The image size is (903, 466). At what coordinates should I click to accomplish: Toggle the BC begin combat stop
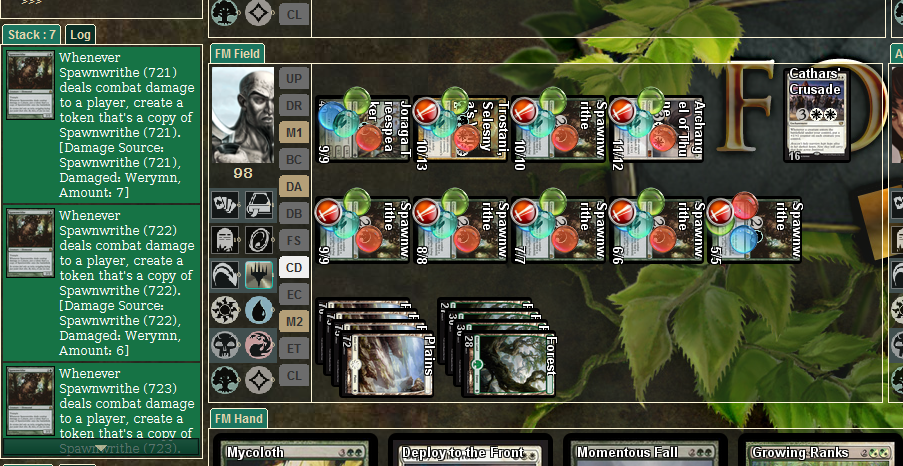click(x=293, y=159)
